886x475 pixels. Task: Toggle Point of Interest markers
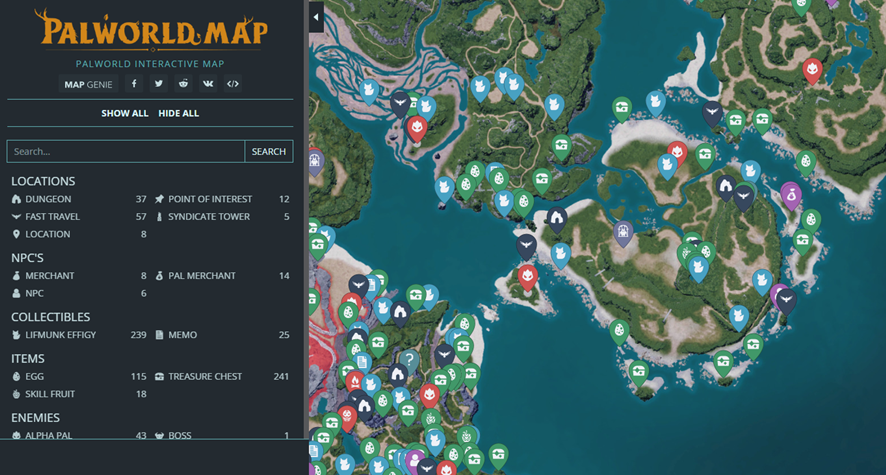click(209, 199)
